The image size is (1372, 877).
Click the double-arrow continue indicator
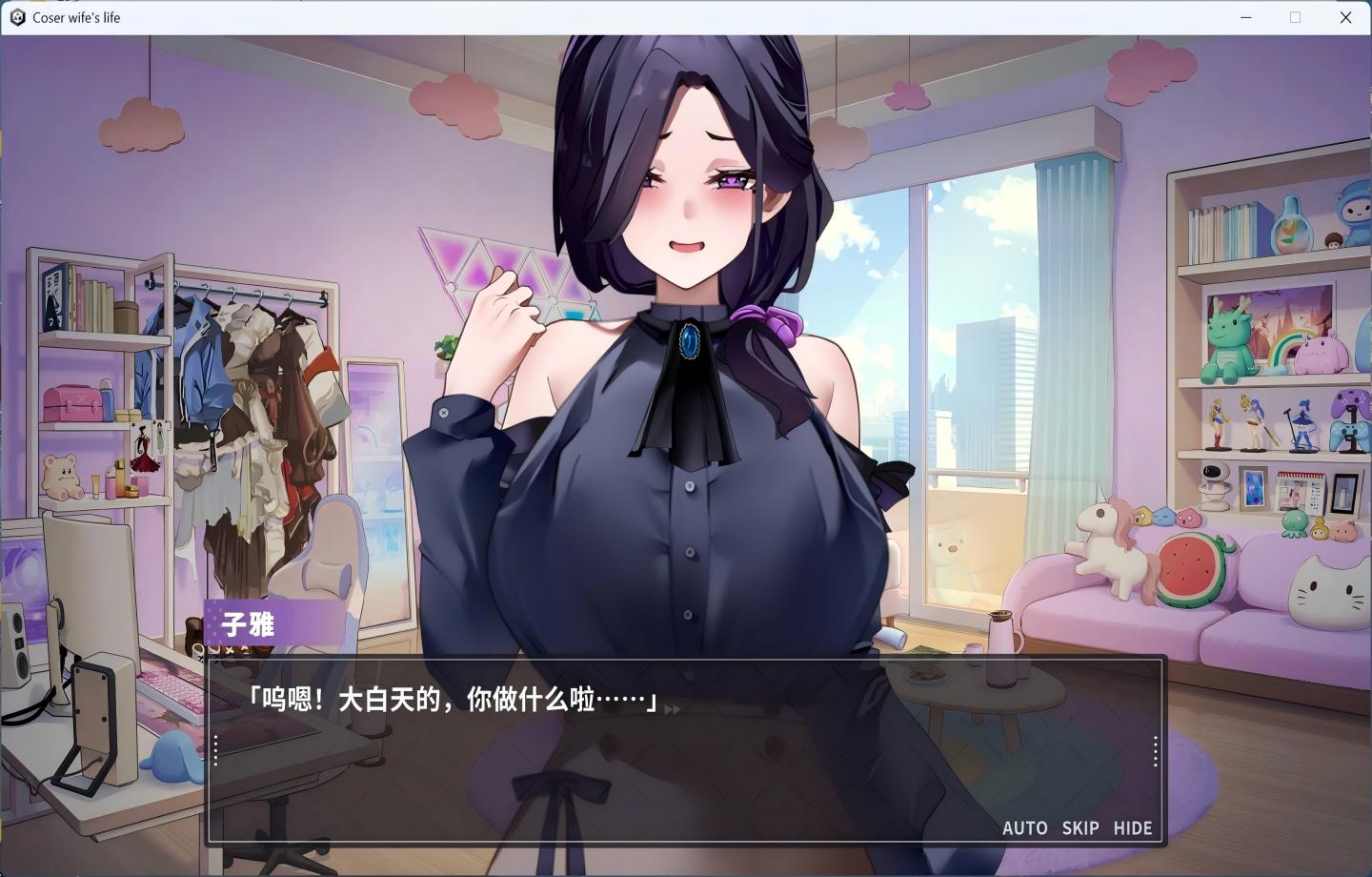point(674,709)
